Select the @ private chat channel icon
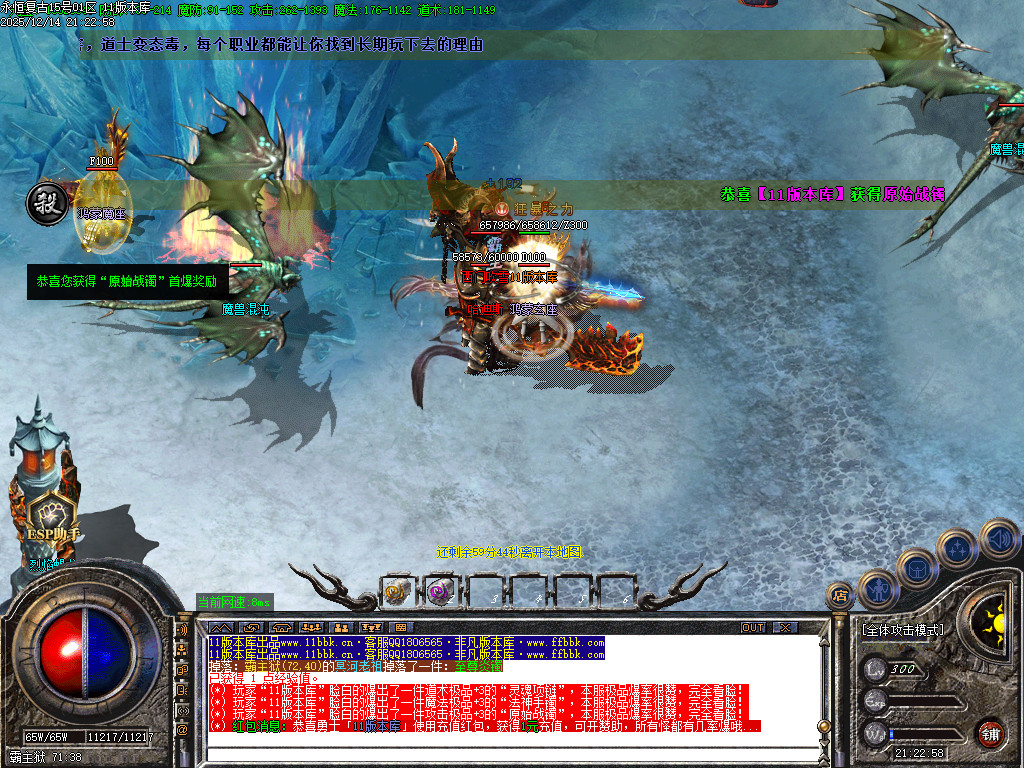This screenshot has width=1024, height=768. (183, 730)
